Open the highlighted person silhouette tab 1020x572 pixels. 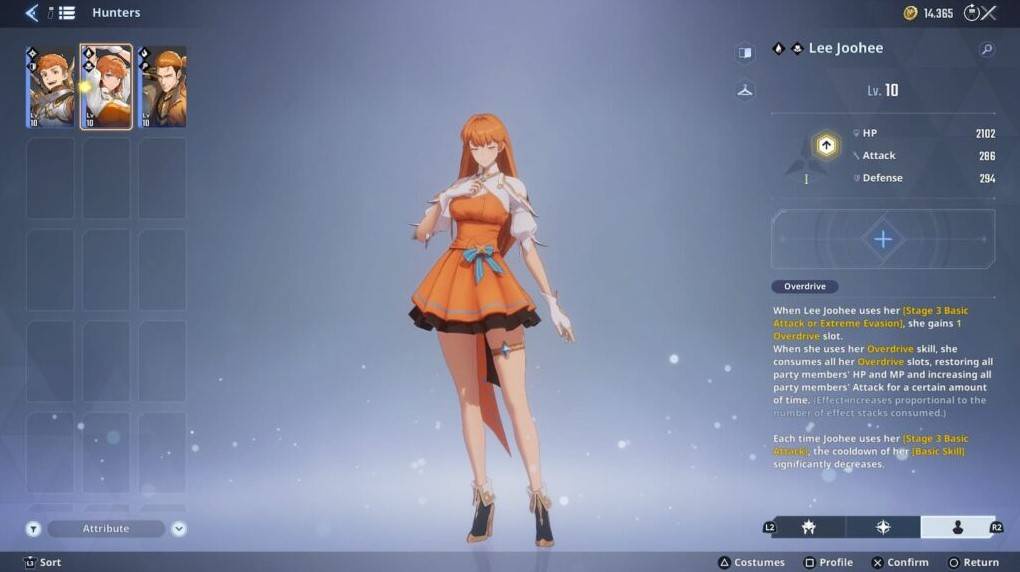957,527
